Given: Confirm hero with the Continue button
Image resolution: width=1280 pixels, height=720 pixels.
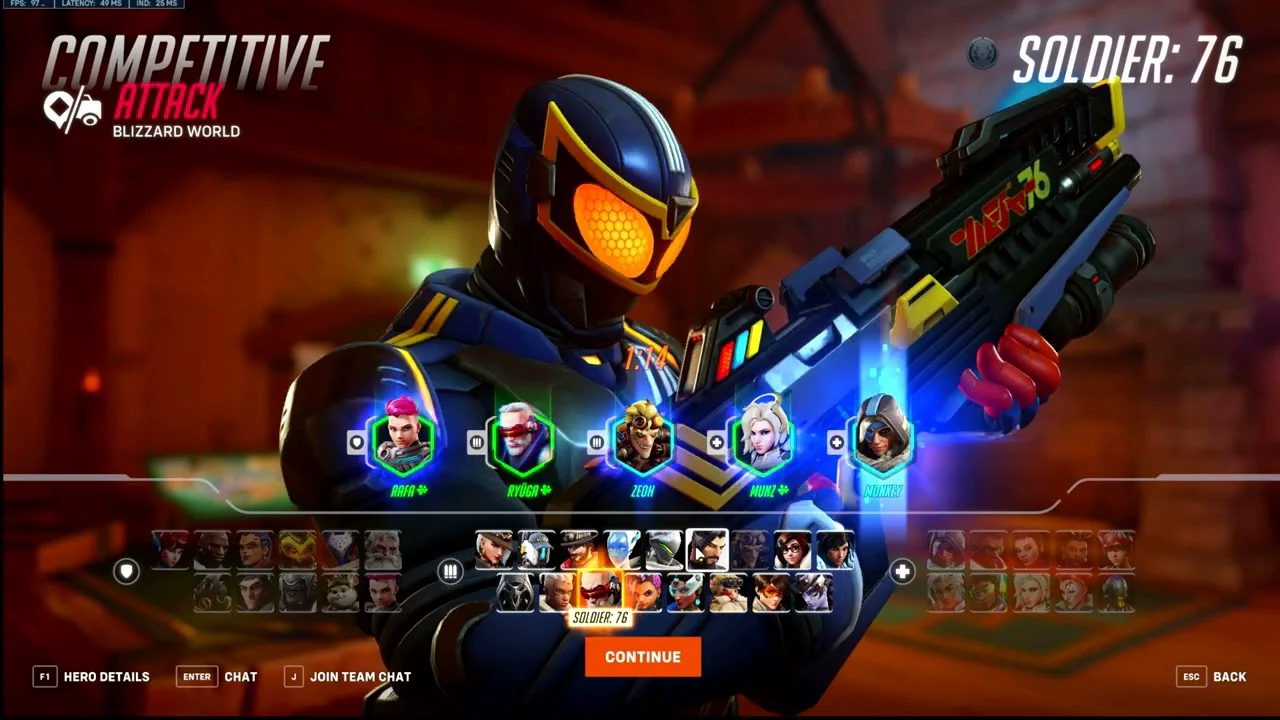Looking at the screenshot, I should (x=642, y=657).
